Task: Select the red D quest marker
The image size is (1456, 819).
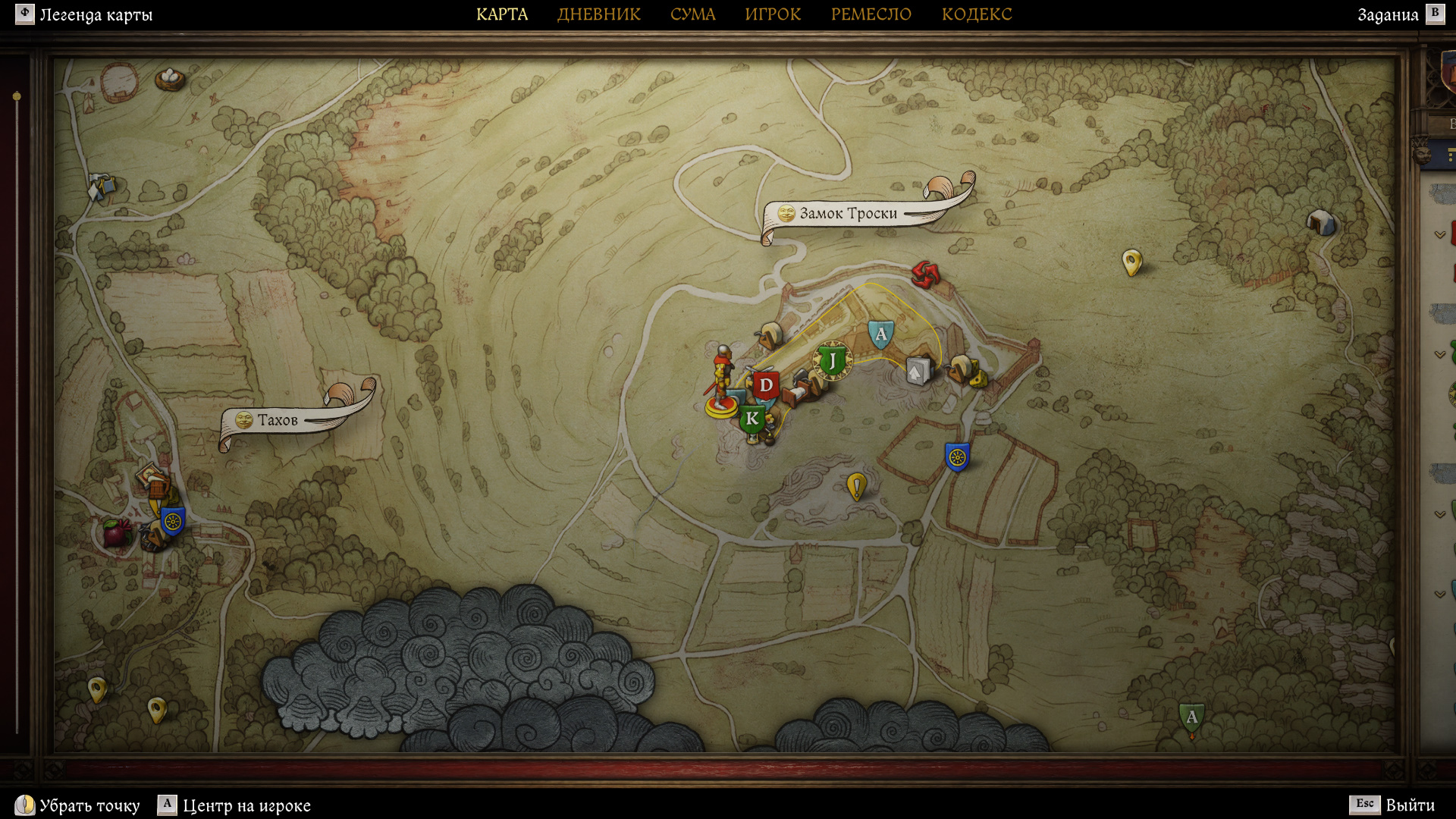Action: tap(766, 385)
